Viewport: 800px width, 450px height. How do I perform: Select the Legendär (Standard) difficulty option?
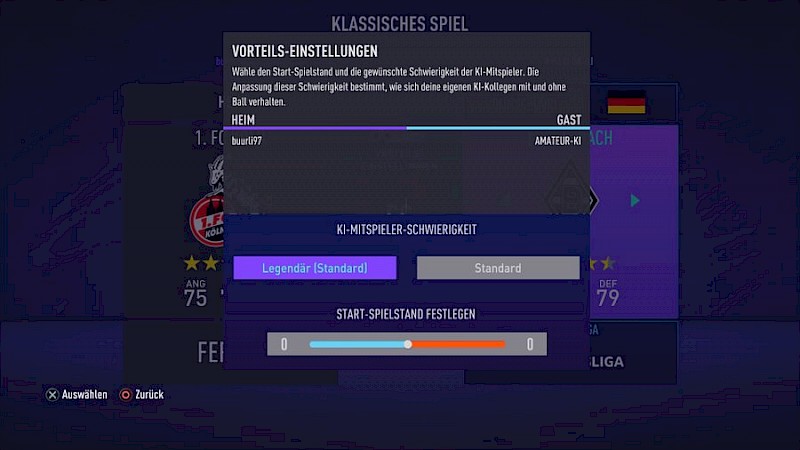(315, 268)
